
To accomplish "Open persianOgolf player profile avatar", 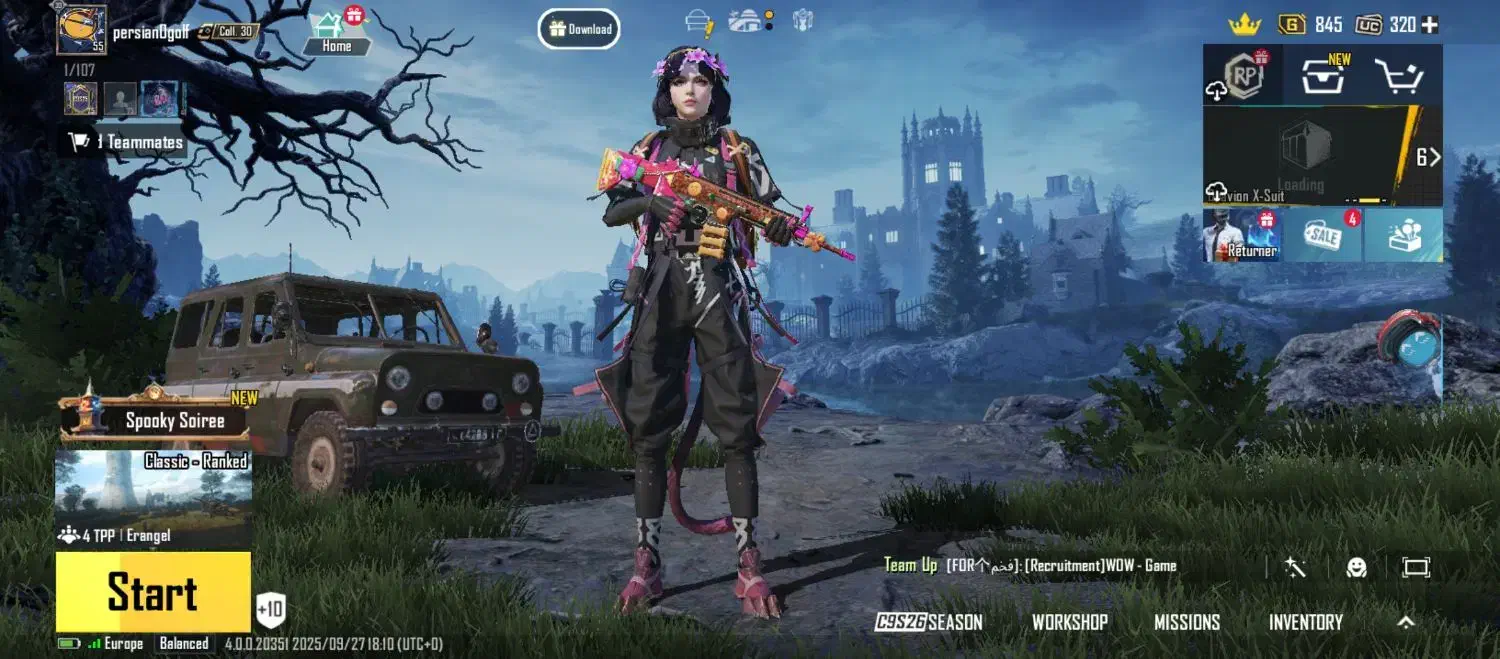I will pos(81,30).
